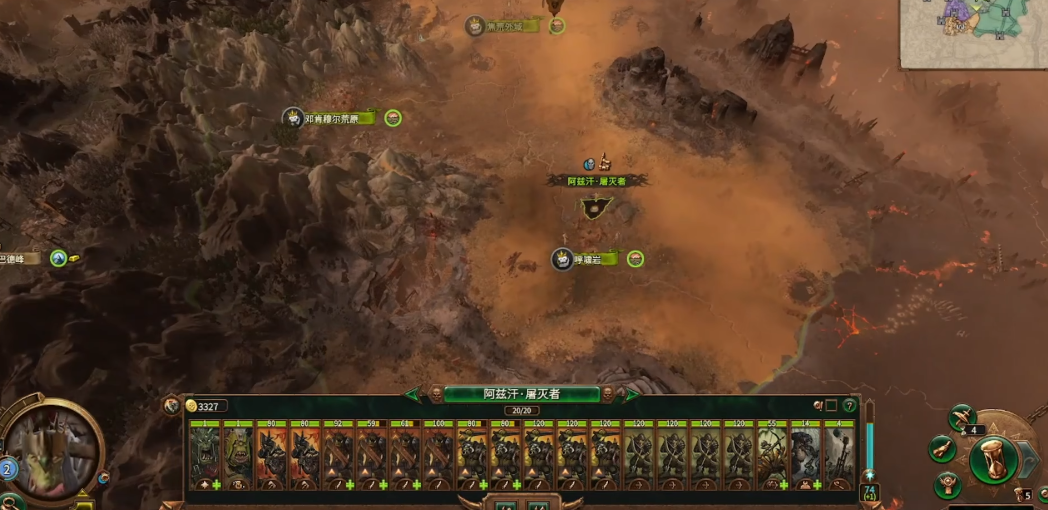Select the next army with the right arrow
This screenshot has width=1048, height=510.
tap(631, 394)
